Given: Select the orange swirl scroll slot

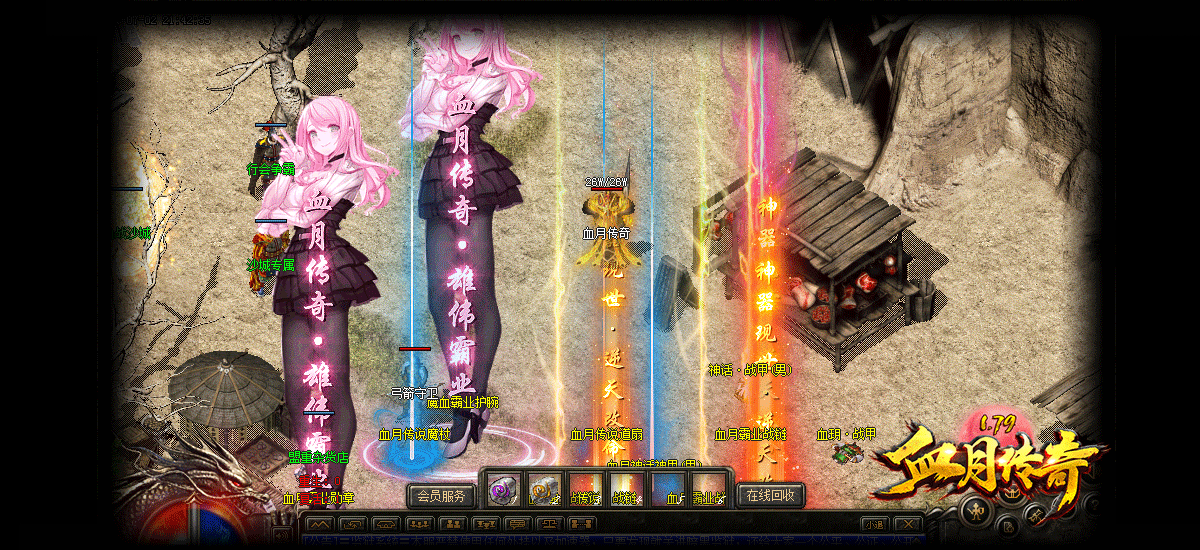Looking at the screenshot, I should (x=544, y=490).
